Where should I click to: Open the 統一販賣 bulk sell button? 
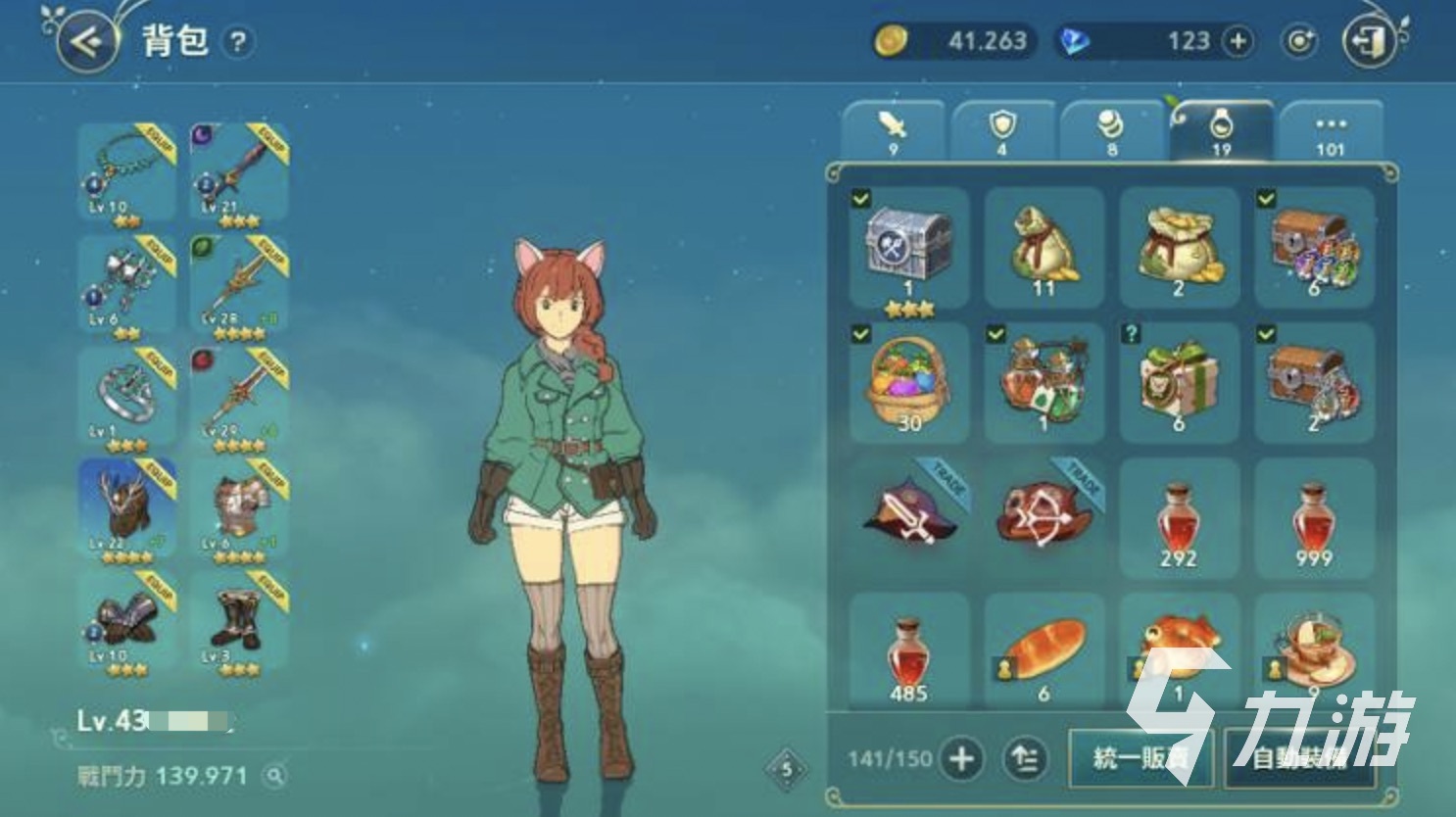(x=1140, y=757)
